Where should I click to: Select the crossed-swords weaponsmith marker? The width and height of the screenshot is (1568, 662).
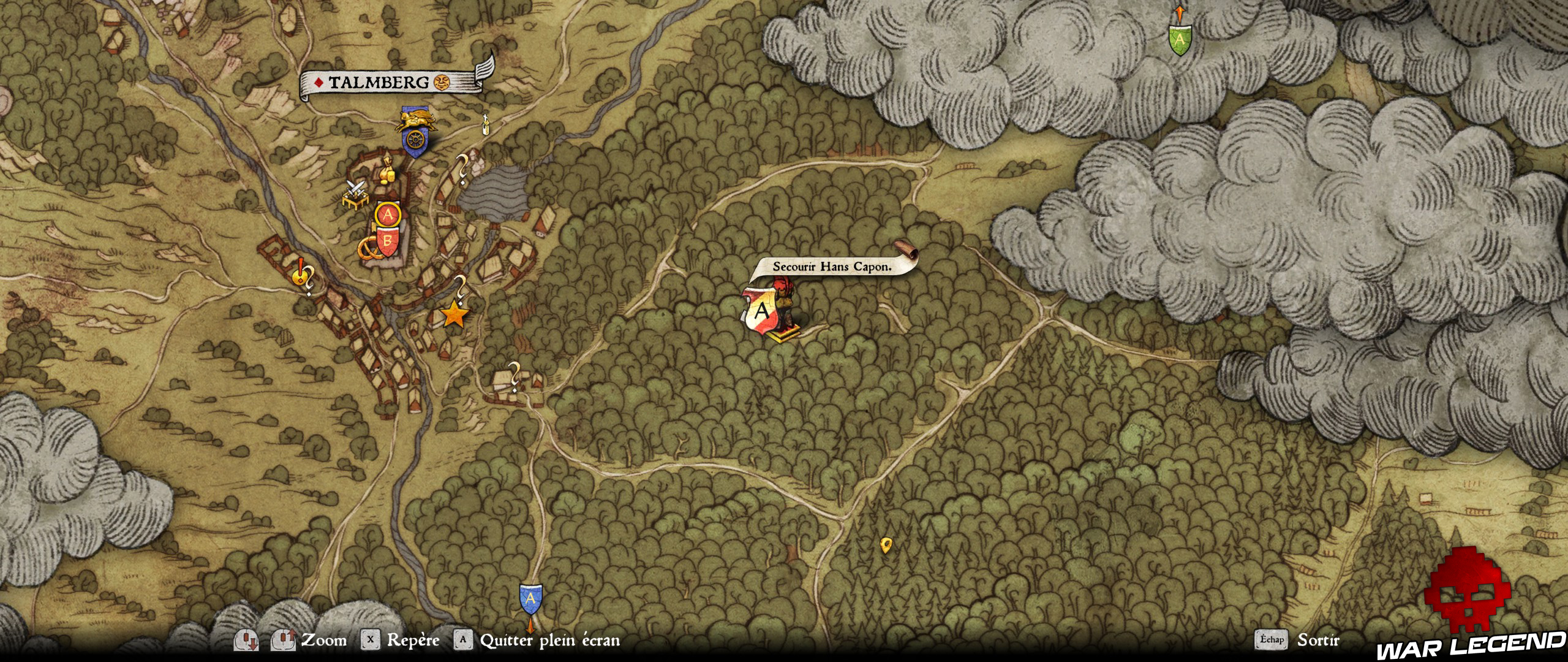click(x=355, y=191)
